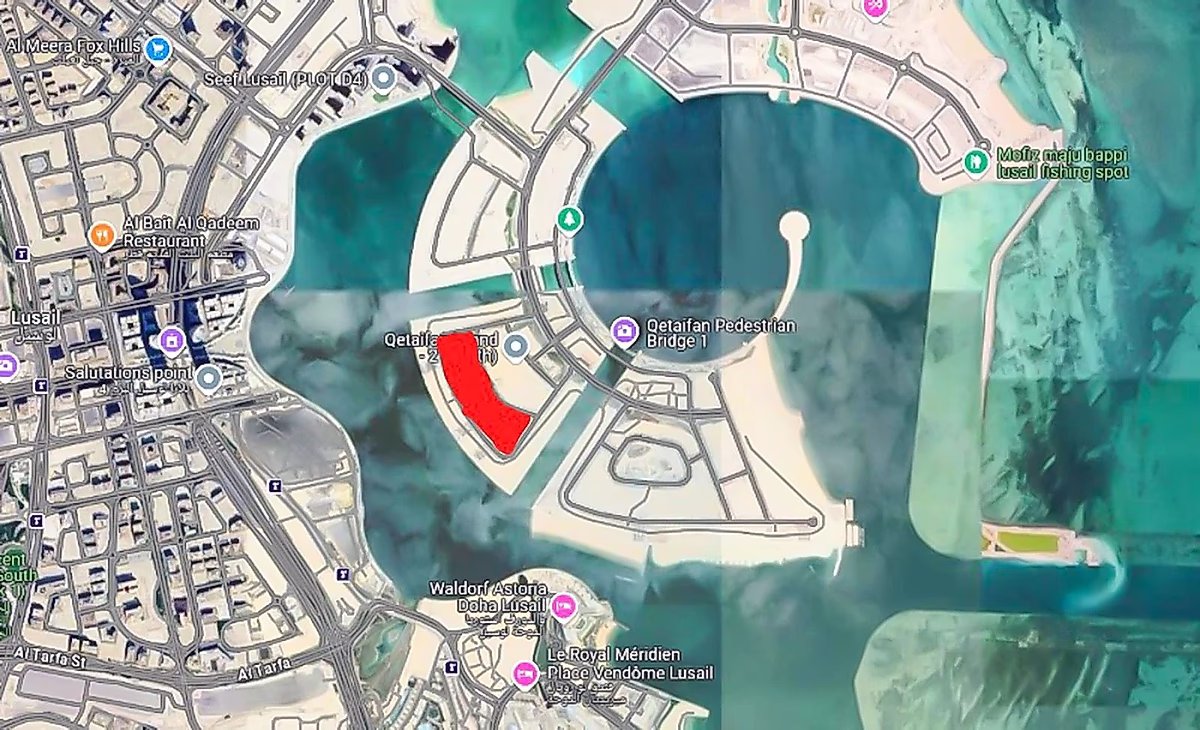Open the Mofiz maju bappi fishing spot marker
The height and width of the screenshot is (730, 1200).
click(976, 160)
